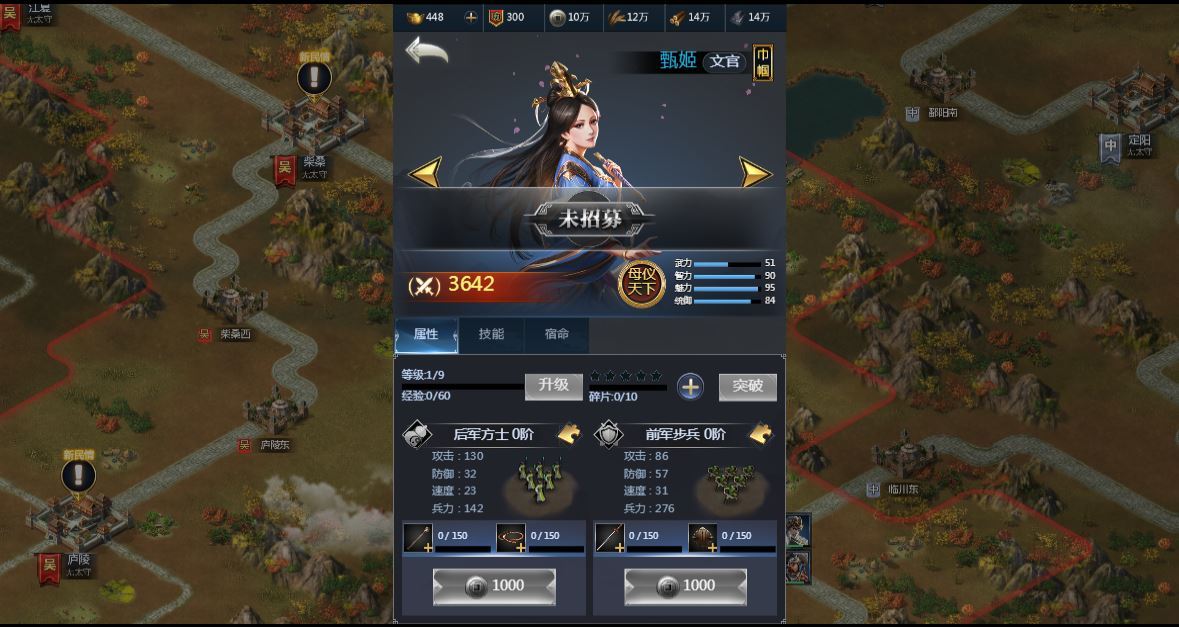Image resolution: width=1179 pixels, height=627 pixels.
Task: Open the puzzle piece beside 后军方士
Action: coord(569,434)
